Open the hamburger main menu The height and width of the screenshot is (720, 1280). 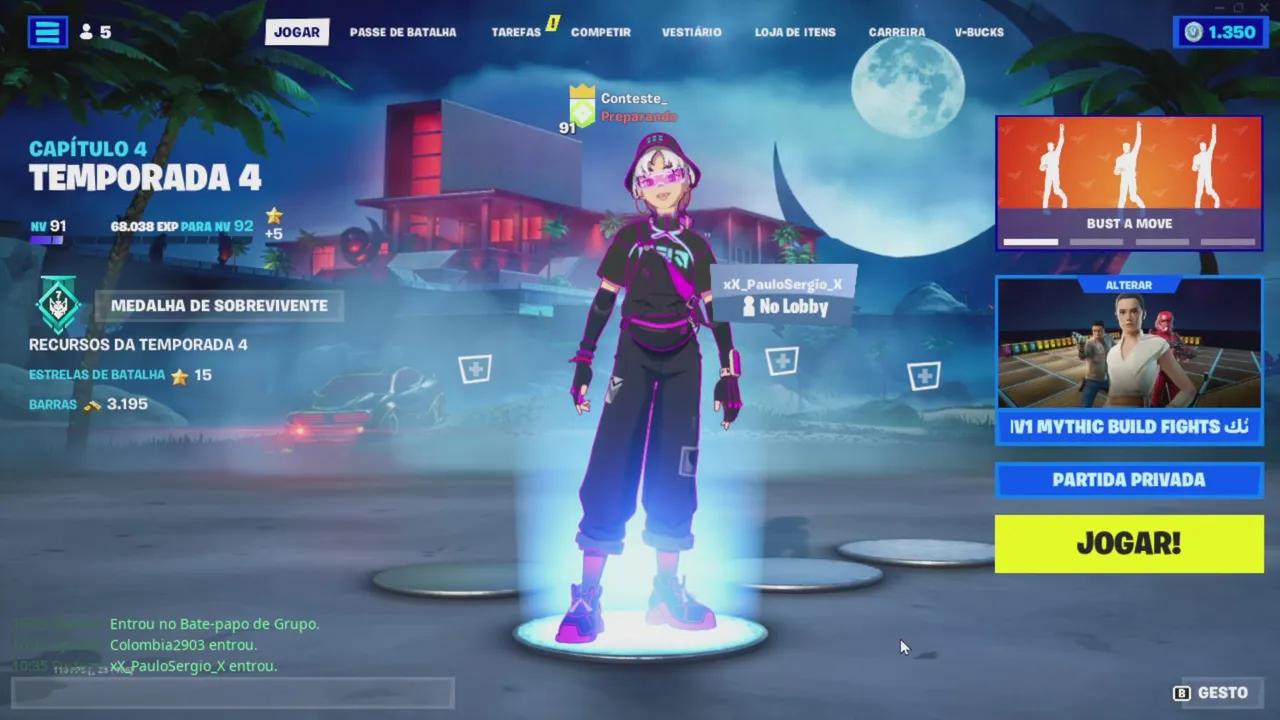coord(47,31)
